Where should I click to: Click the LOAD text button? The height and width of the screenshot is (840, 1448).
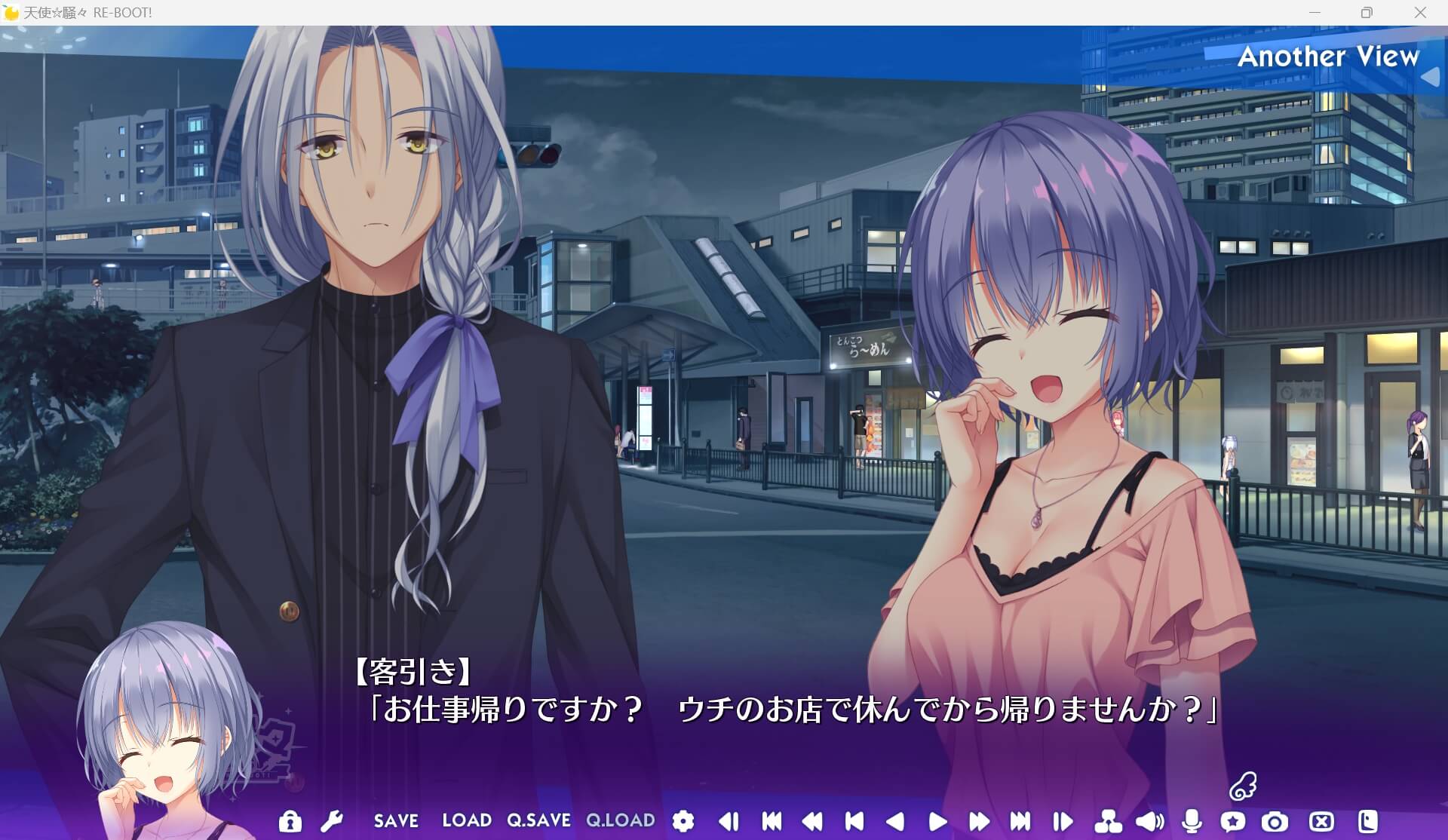coord(465,821)
